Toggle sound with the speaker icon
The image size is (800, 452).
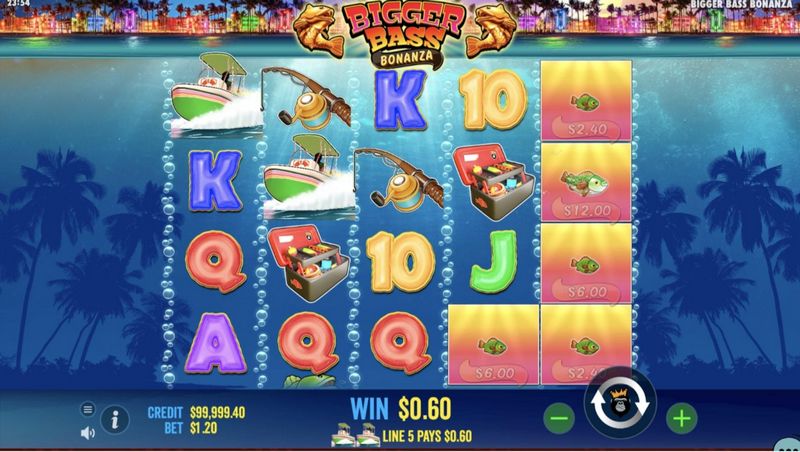pyautogui.click(x=88, y=432)
